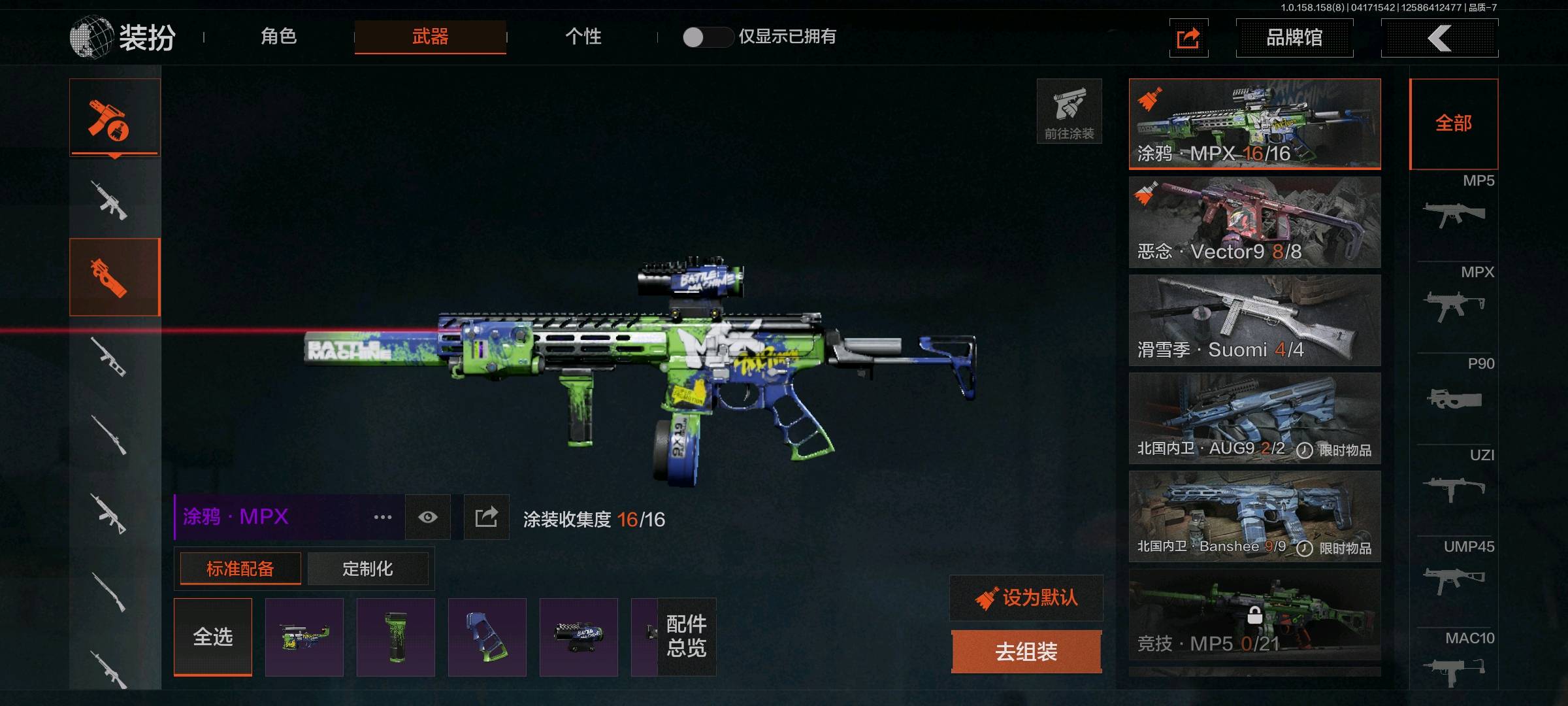Toggle 仅显示已拥有 filter switch
This screenshot has width=1568, height=706.
(707, 37)
